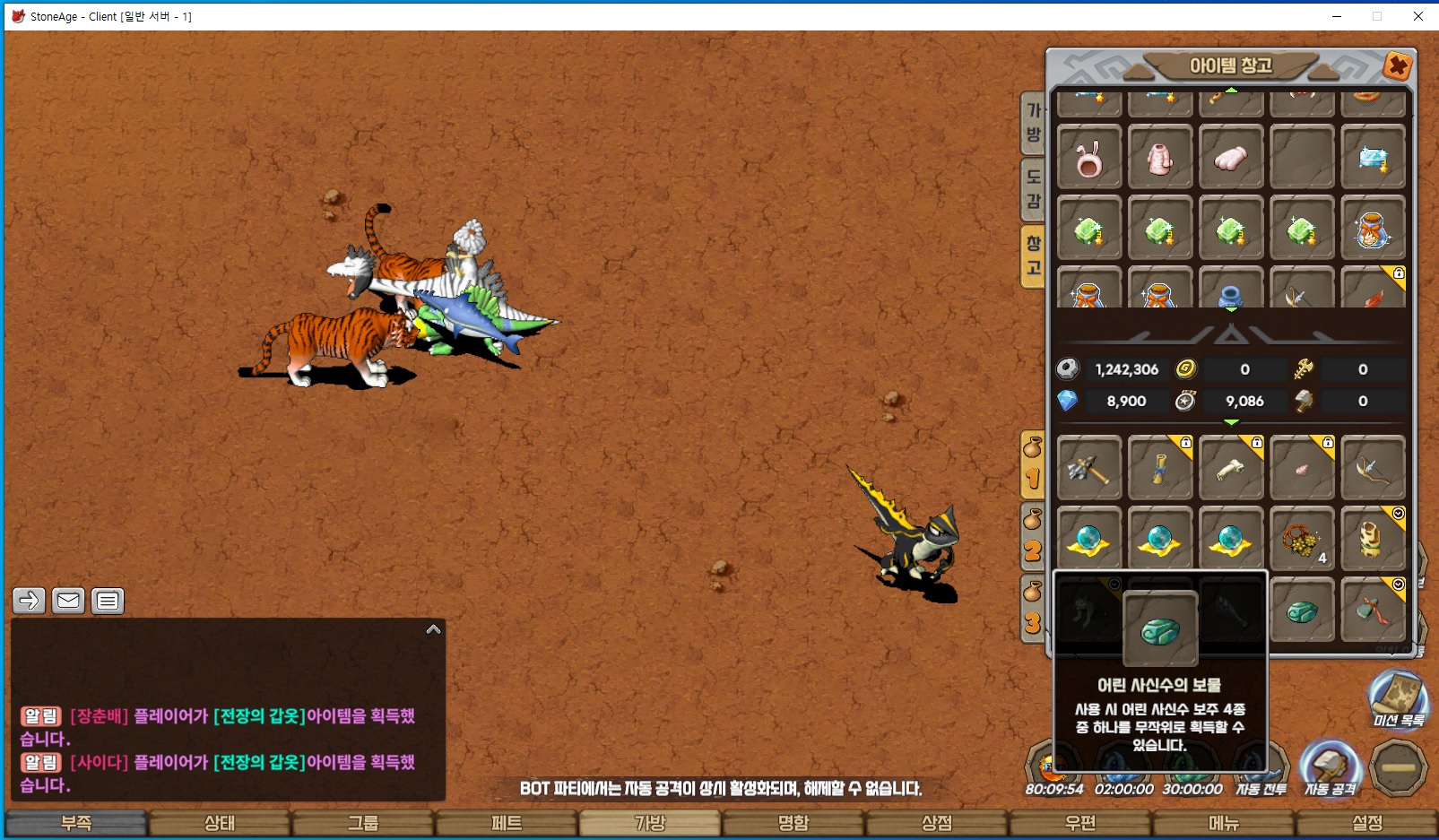1439x840 pixels.
Task: Minimize the StoneAge client window
Action: pyautogui.click(x=1336, y=16)
